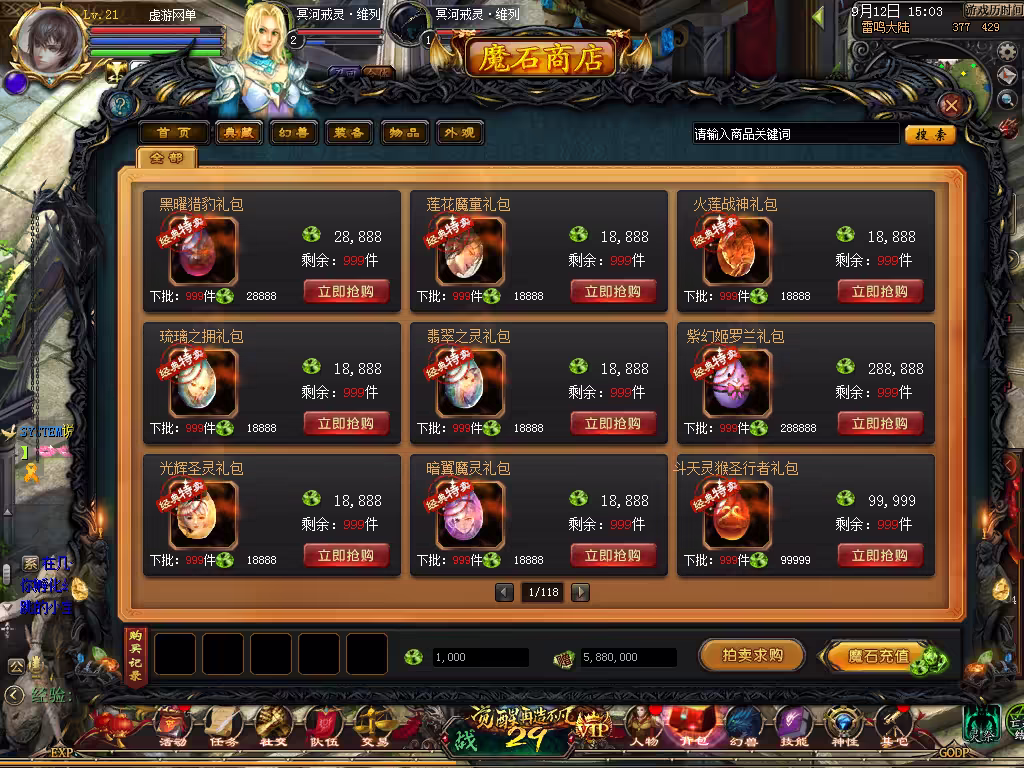Purchase the 斗天灵猴圣行者礼包
The height and width of the screenshot is (768, 1024).
880,556
